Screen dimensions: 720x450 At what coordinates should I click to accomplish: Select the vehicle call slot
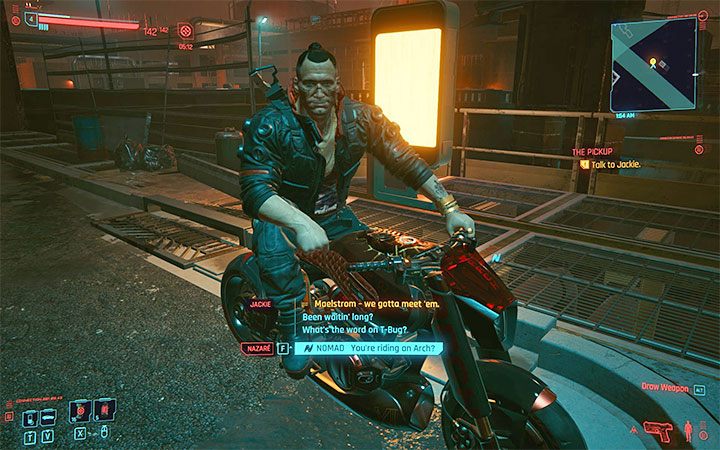pos(47,412)
